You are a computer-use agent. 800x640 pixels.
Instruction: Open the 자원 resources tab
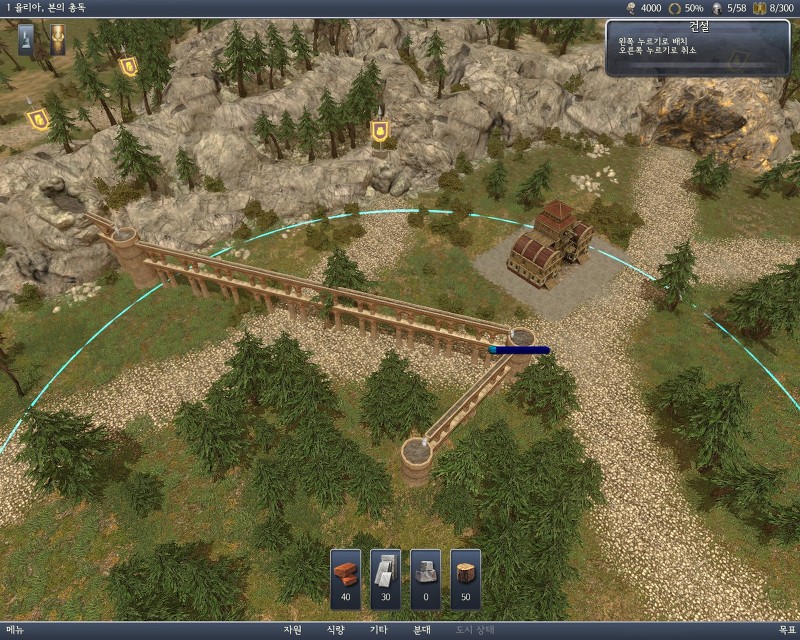[x=292, y=631]
